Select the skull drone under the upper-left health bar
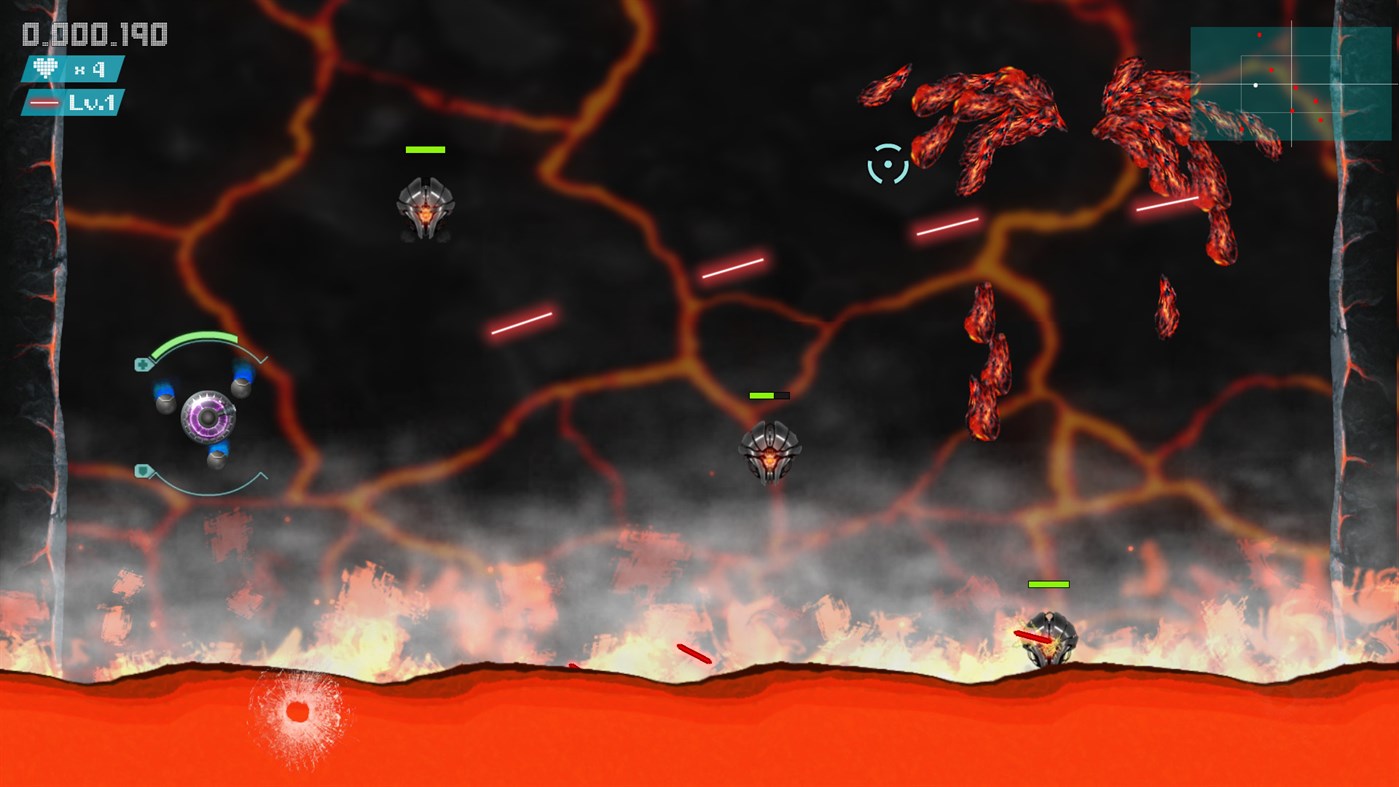Screen dimensions: 1399x787 [x=425, y=208]
